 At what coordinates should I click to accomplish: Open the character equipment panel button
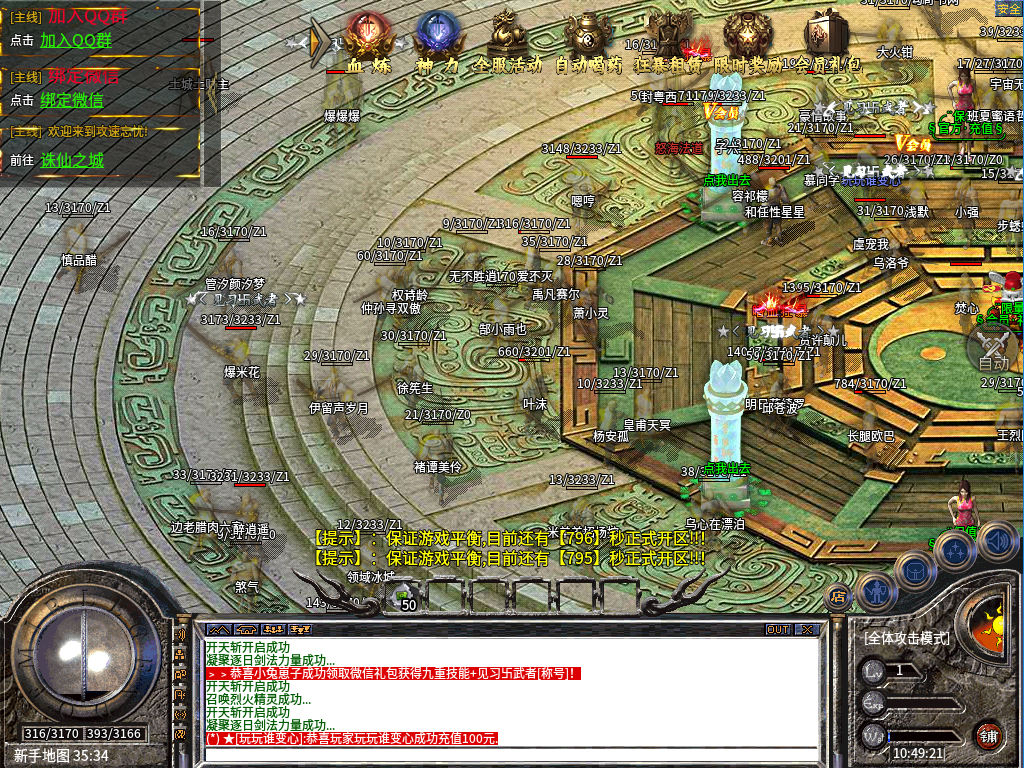click(876, 592)
